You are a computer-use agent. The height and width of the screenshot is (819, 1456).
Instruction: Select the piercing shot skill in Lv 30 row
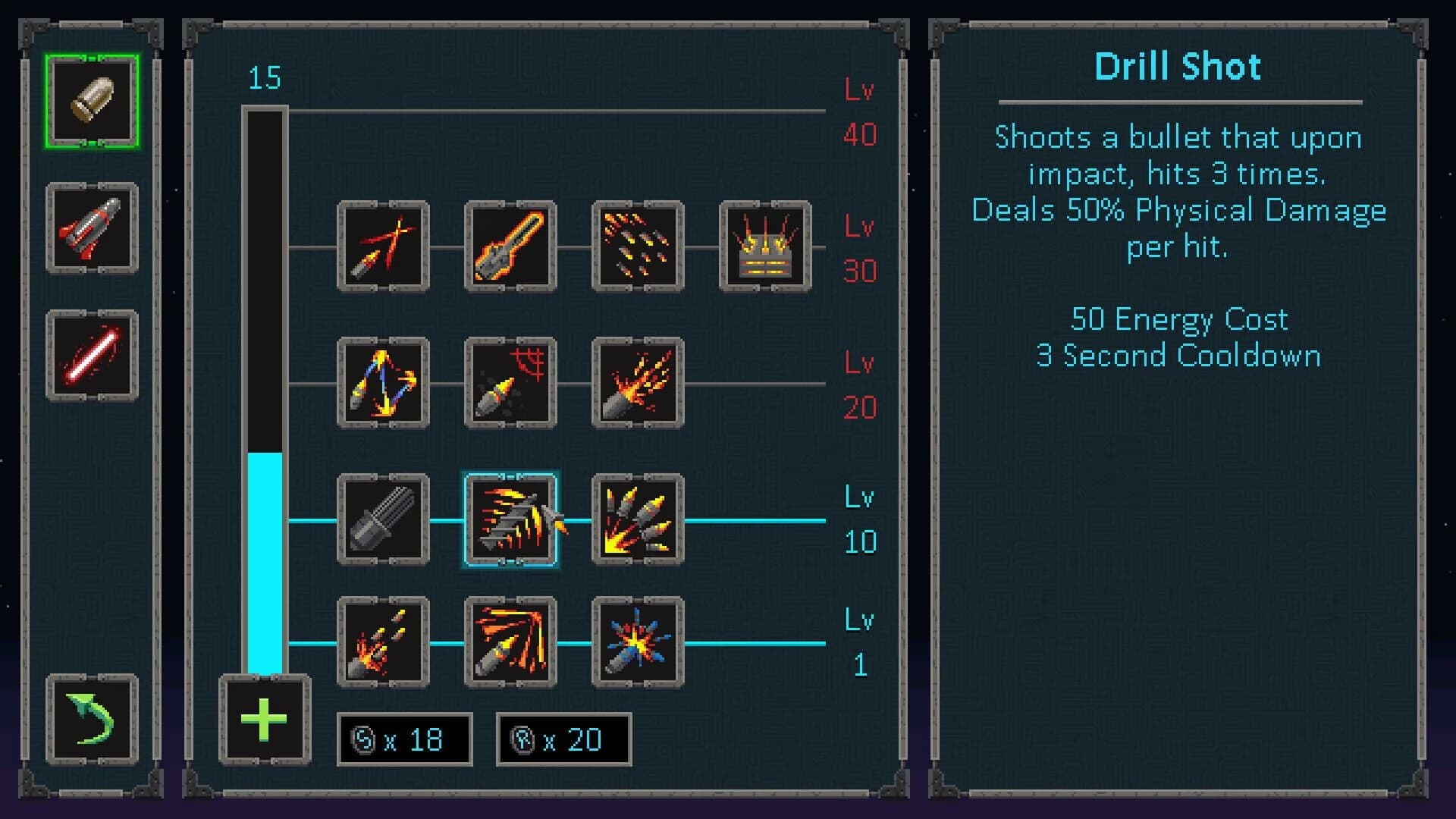383,247
